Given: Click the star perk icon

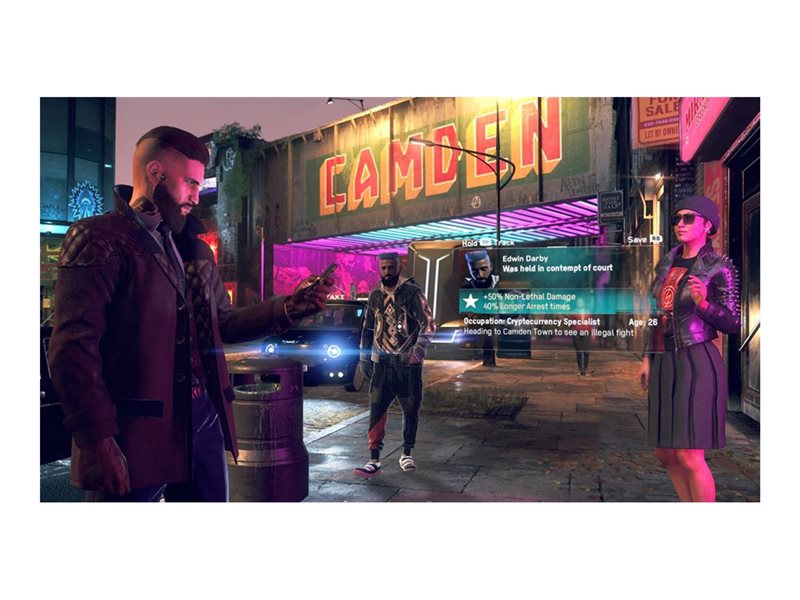Looking at the screenshot, I should [x=469, y=300].
